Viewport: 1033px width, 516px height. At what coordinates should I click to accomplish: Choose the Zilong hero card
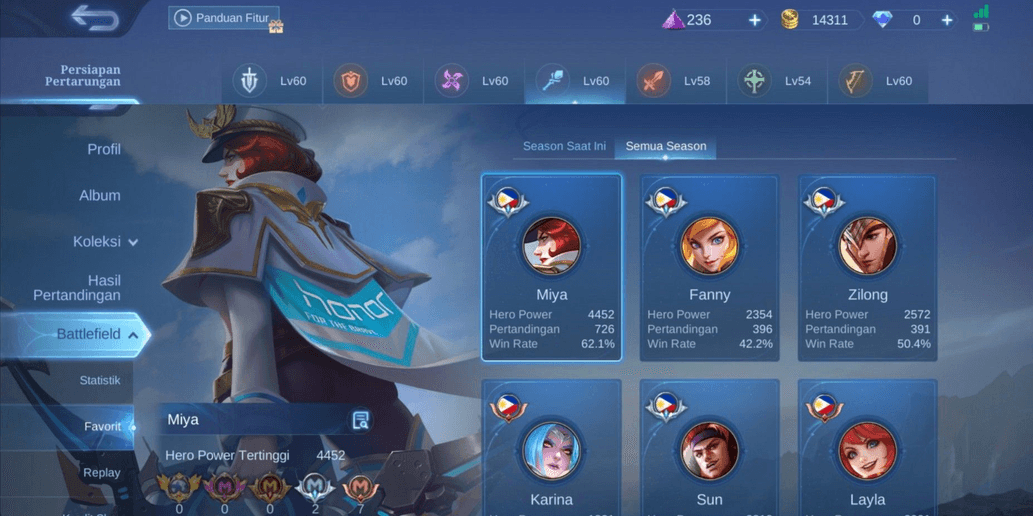(867, 267)
